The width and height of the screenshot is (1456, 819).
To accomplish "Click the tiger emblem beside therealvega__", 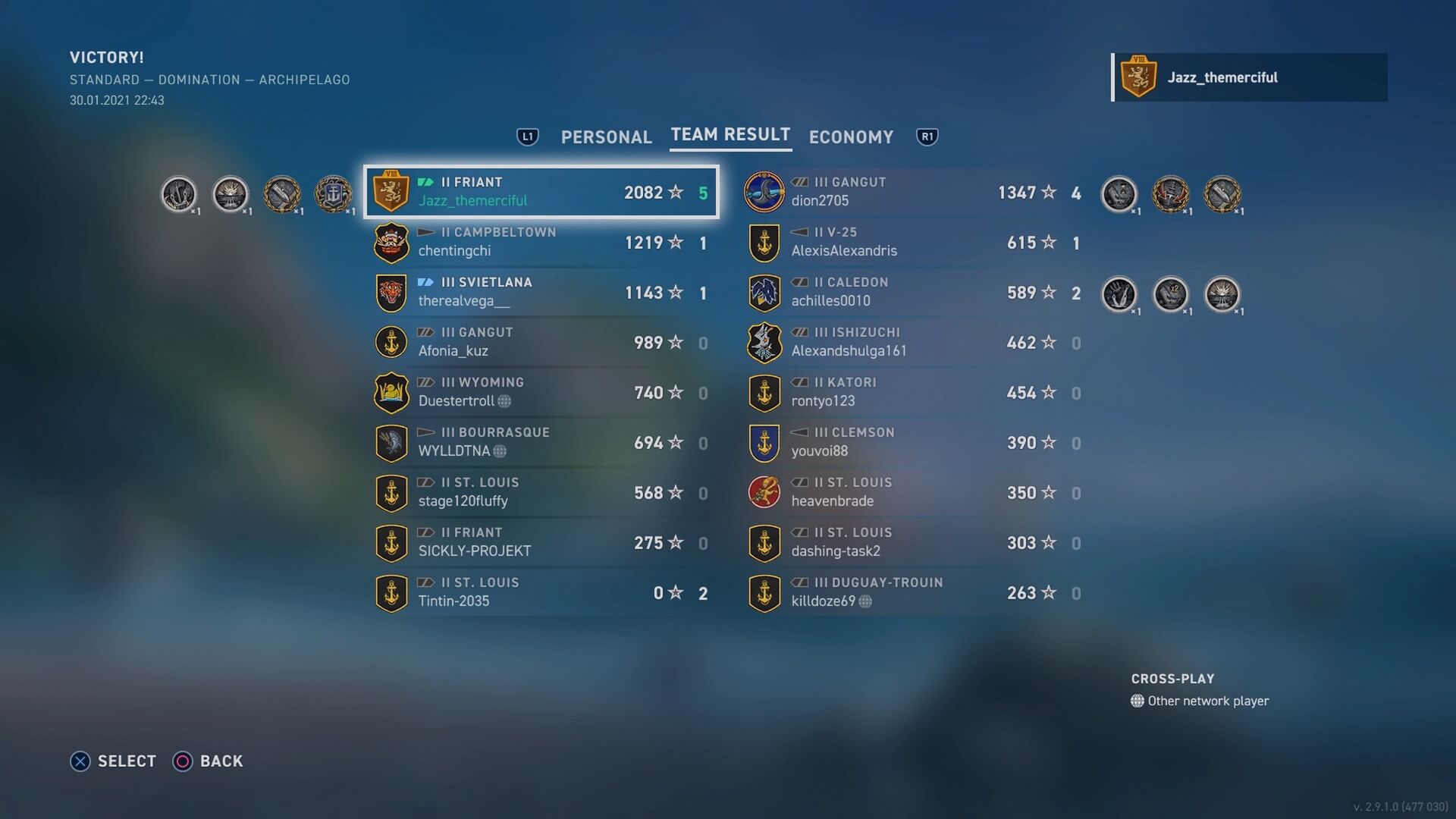I will (x=390, y=293).
